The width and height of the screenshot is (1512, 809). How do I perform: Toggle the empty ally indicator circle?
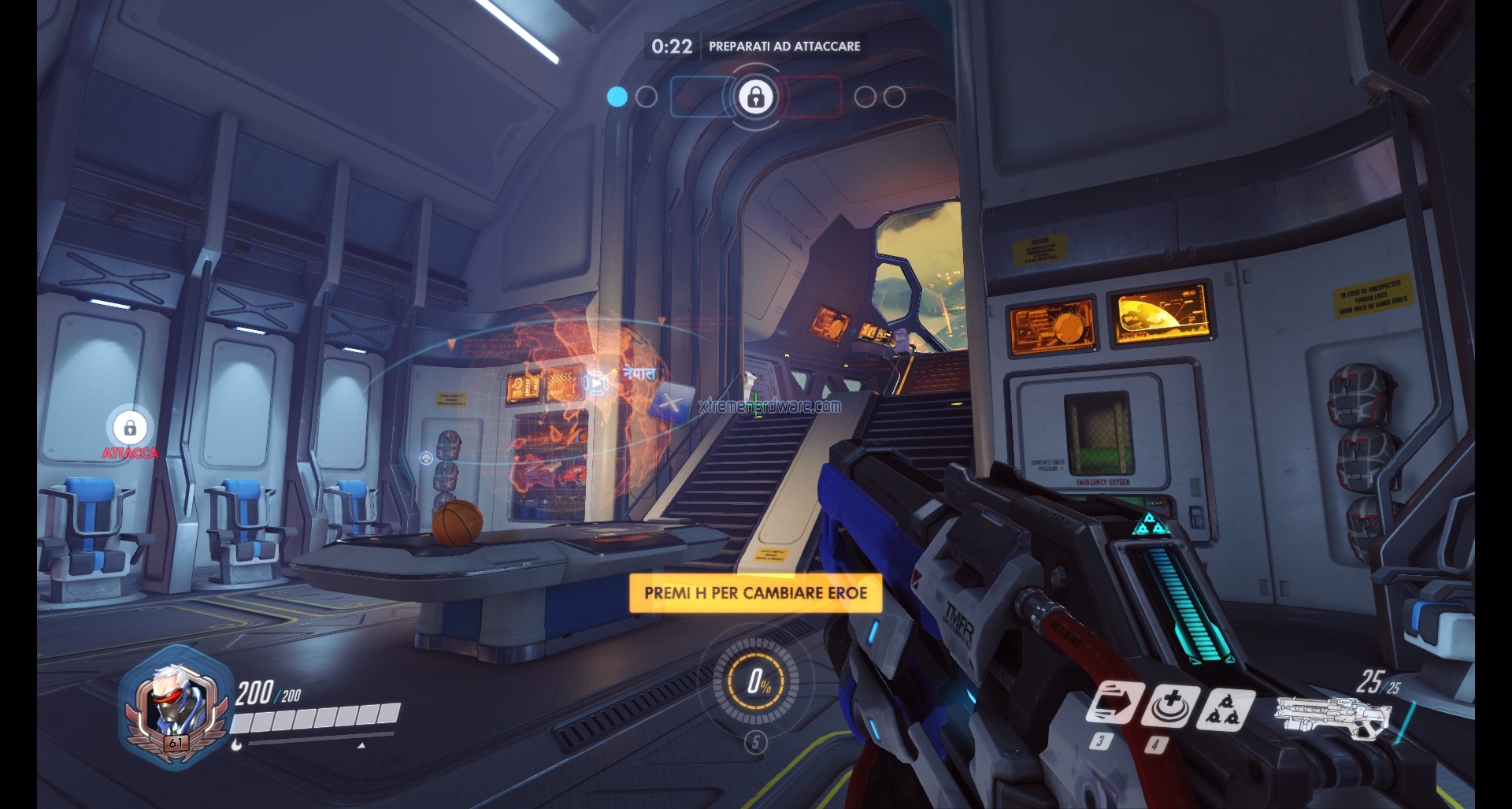click(647, 98)
